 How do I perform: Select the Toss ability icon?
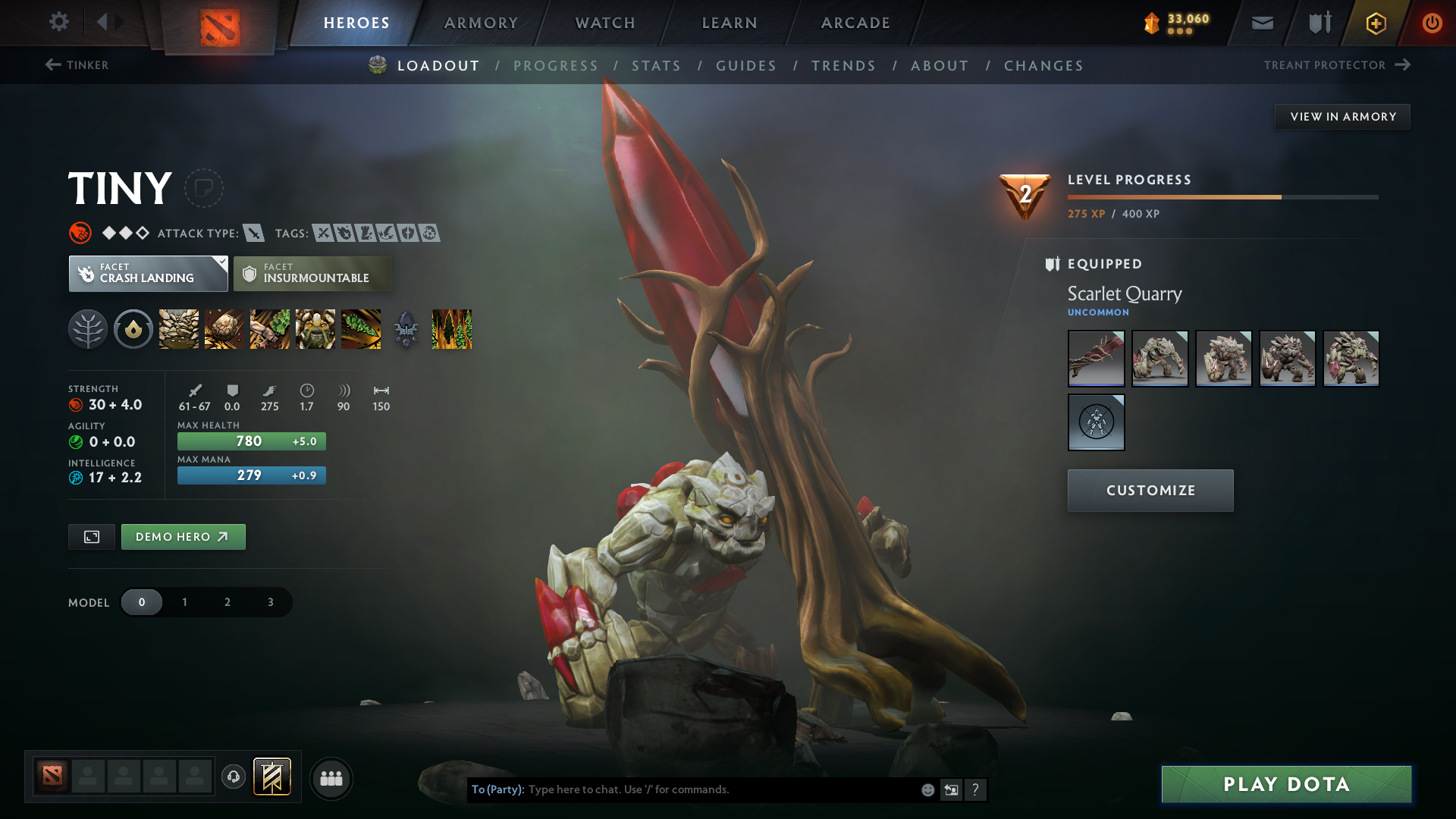click(224, 329)
